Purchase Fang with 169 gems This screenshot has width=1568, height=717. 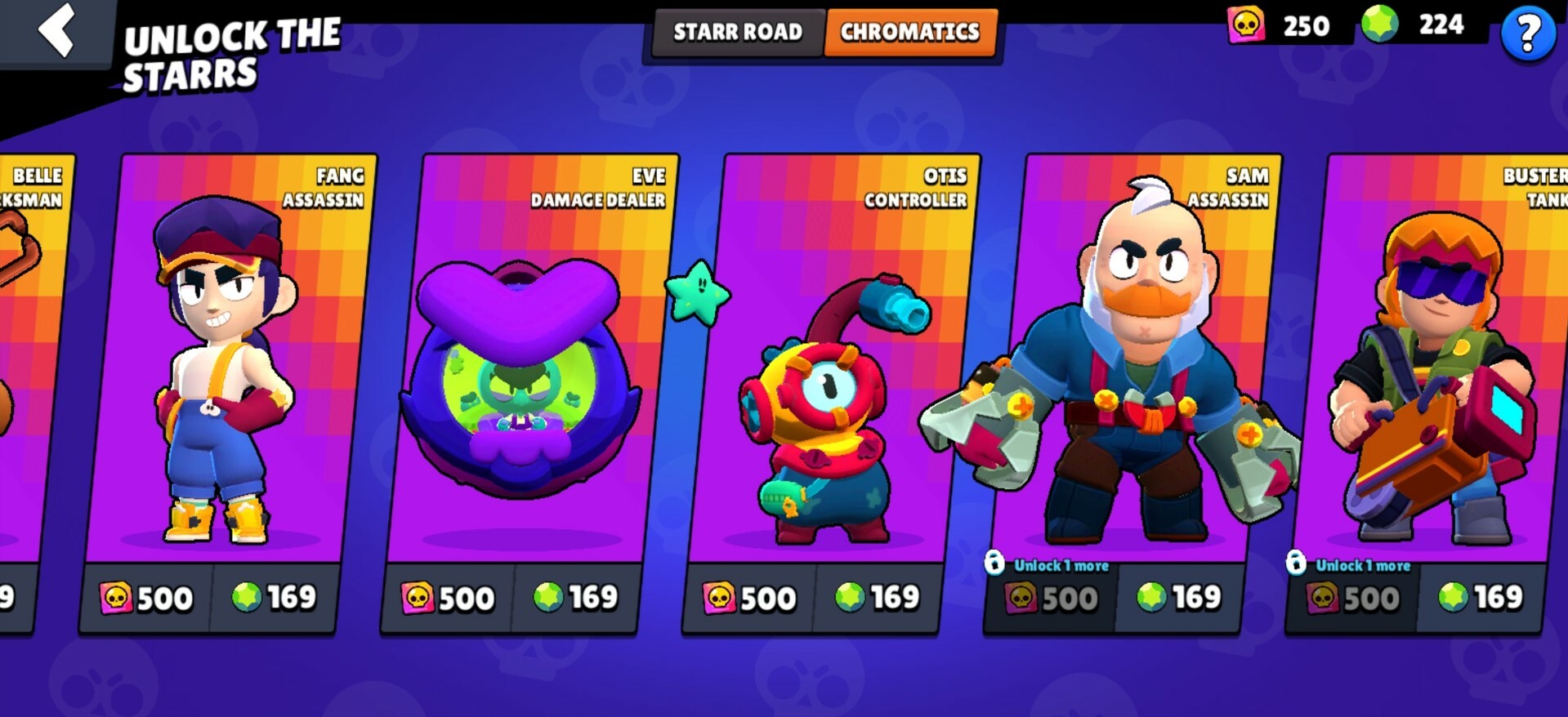click(275, 598)
